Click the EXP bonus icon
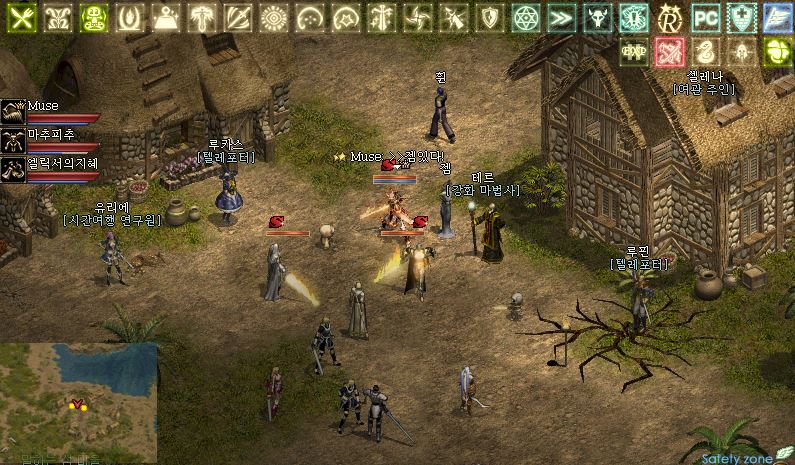This screenshot has width=795, height=465. (x=634, y=51)
